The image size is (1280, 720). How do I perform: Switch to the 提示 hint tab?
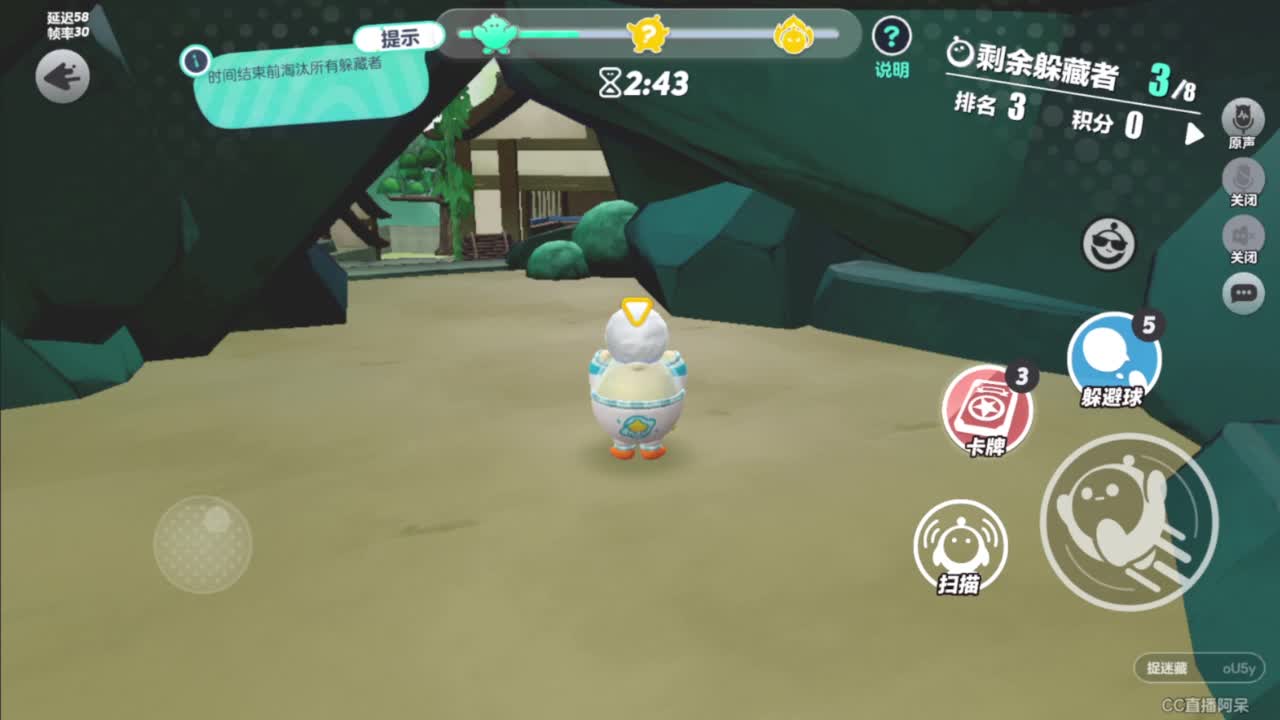[x=399, y=37]
